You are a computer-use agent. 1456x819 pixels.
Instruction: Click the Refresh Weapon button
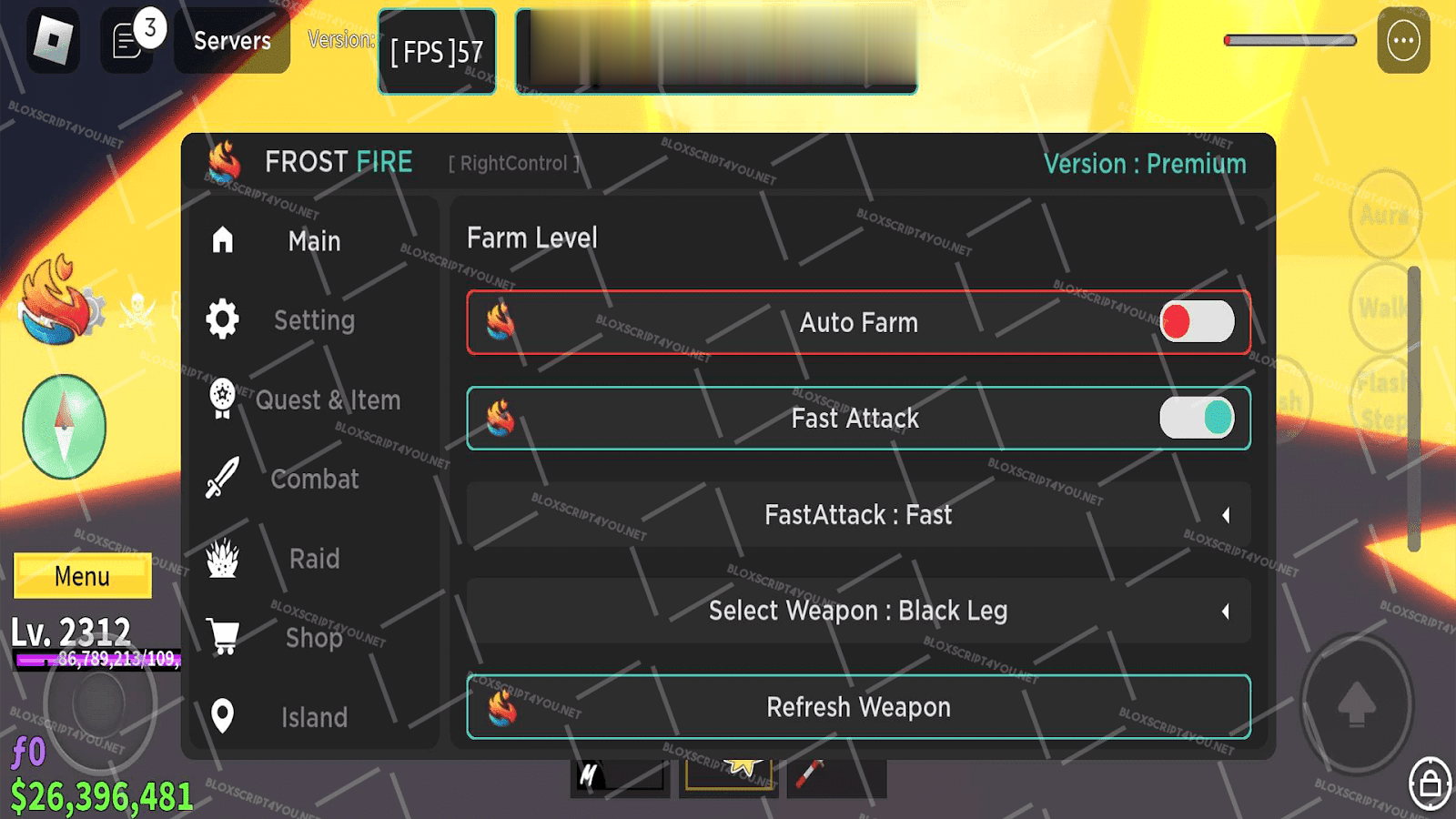858,707
